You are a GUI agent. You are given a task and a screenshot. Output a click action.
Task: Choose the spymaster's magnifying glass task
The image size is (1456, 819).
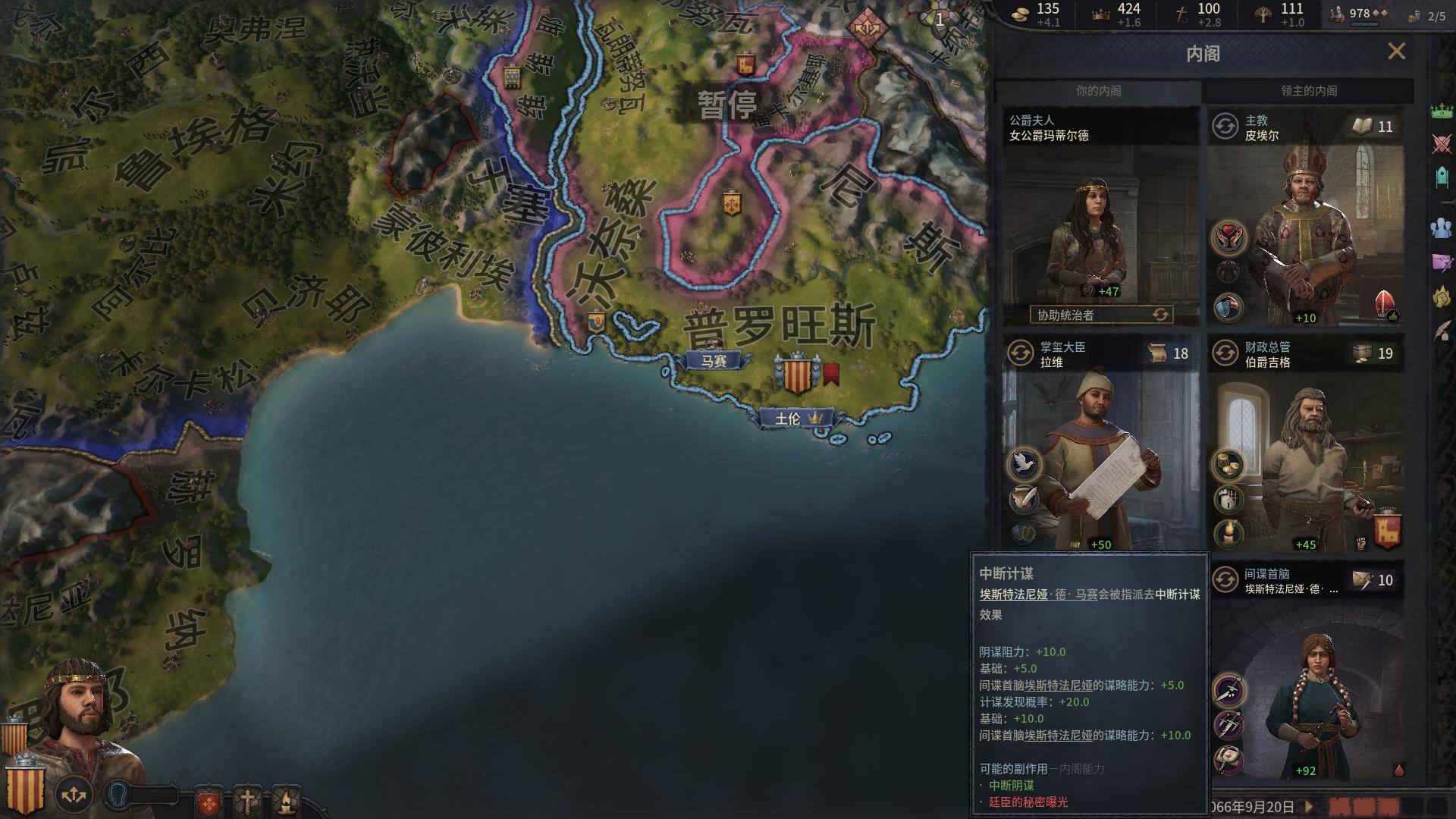(x=1228, y=758)
